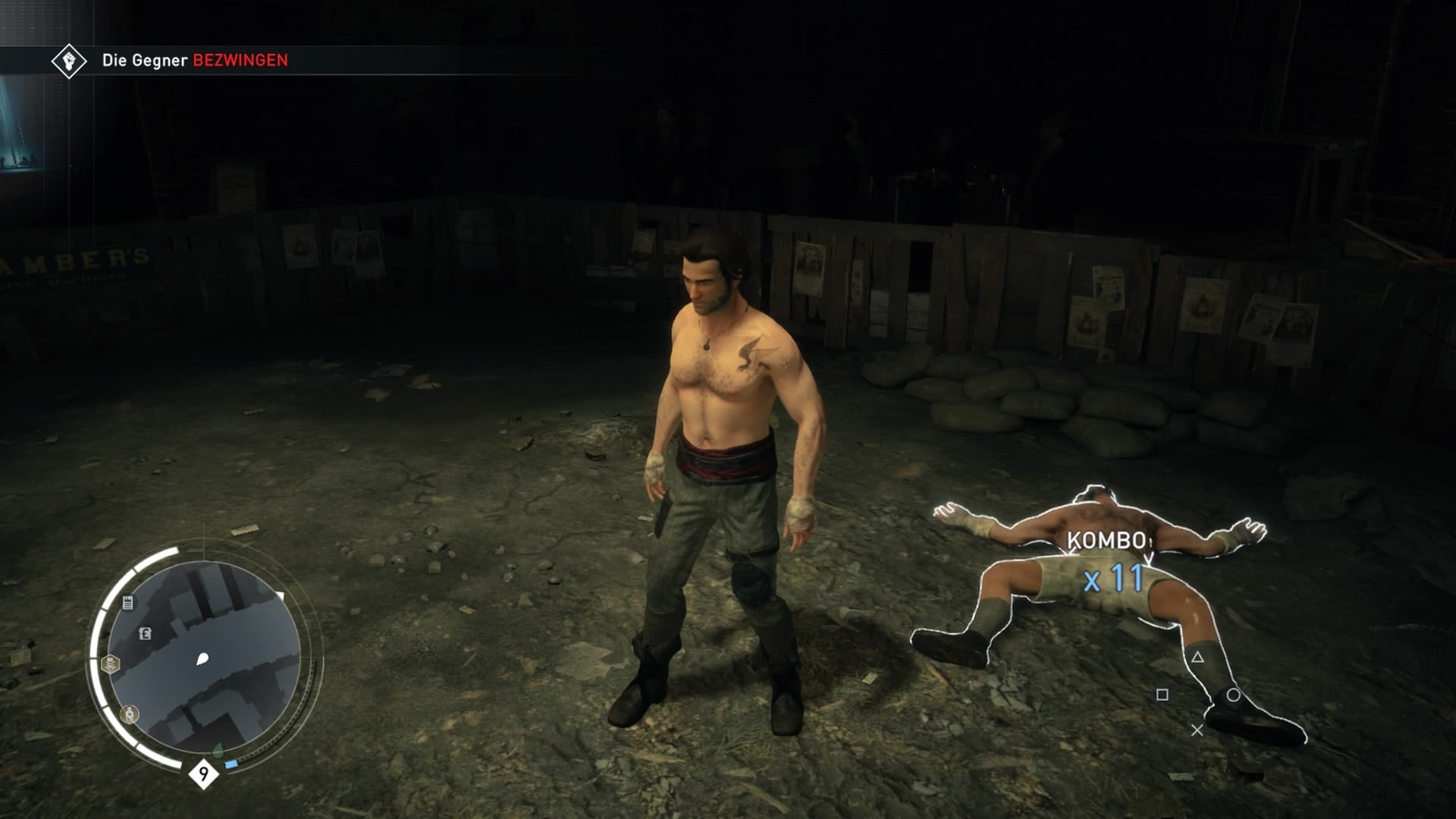
Task: Select the factory building marker on minimap
Action: point(127,603)
